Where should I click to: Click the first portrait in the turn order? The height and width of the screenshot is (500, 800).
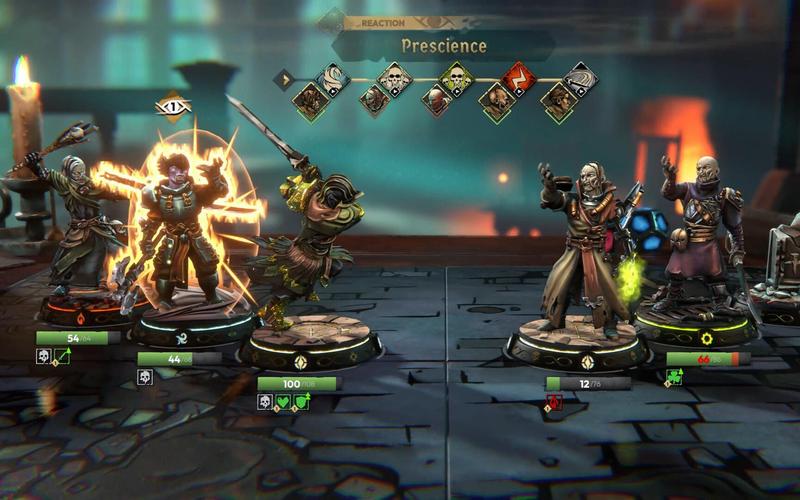coord(310,99)
